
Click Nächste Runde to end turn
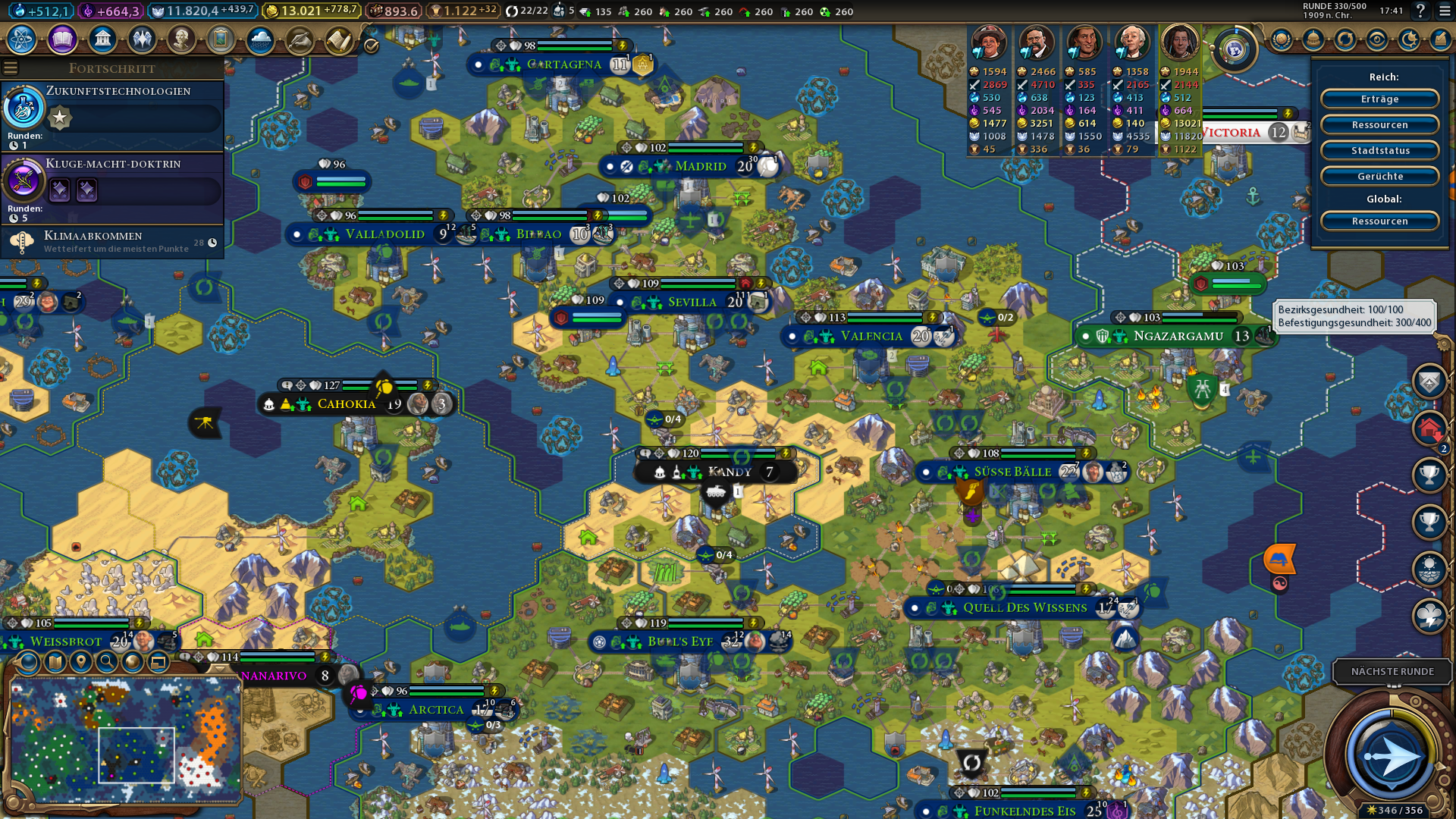(1392, 671)
